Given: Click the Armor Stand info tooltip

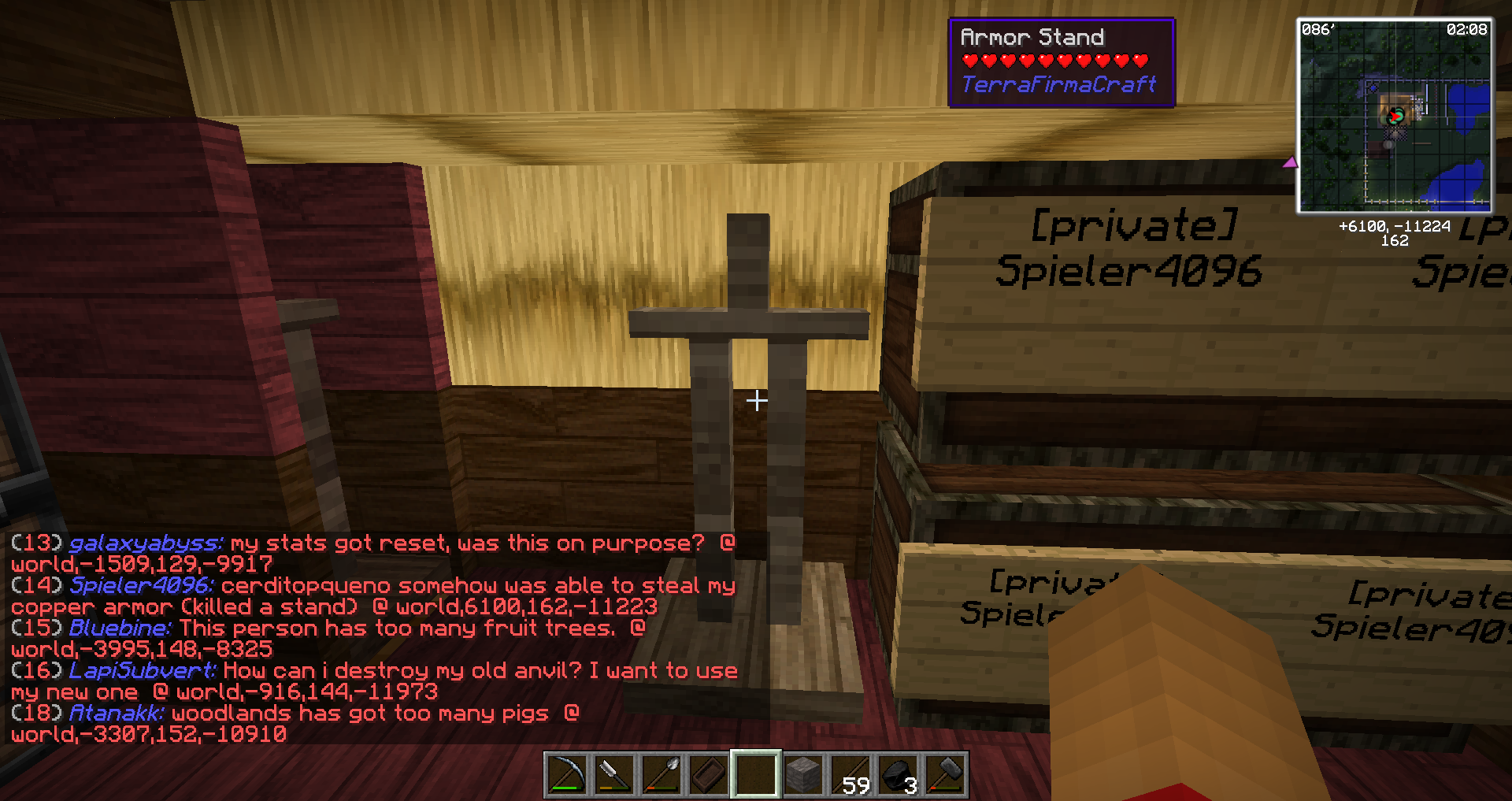Looking at the screenshot, I should pos(1061,62).
